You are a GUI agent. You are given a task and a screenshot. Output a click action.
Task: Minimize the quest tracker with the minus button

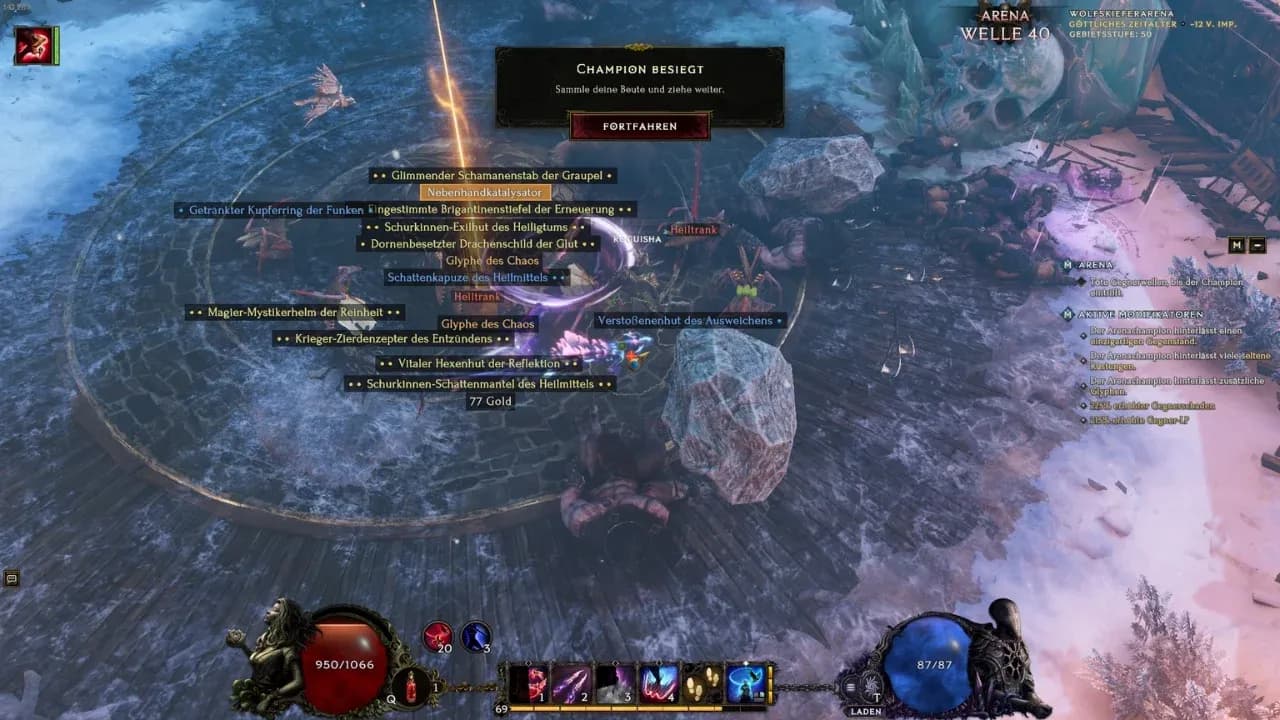(1257, 245)
